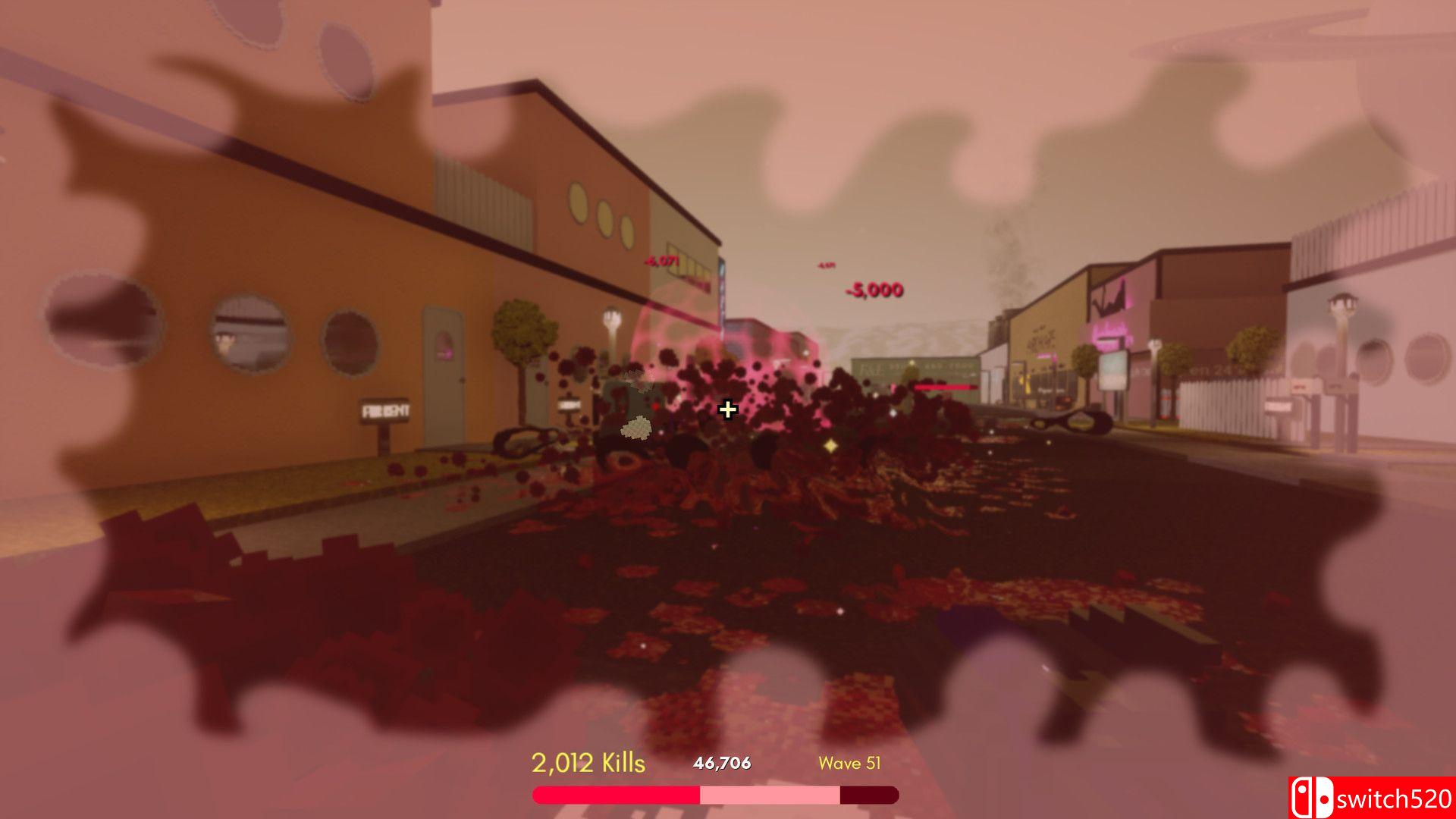Click the red health bar at the bottom
Viewport: 1456px width, 819px height.
coord(614,795)
